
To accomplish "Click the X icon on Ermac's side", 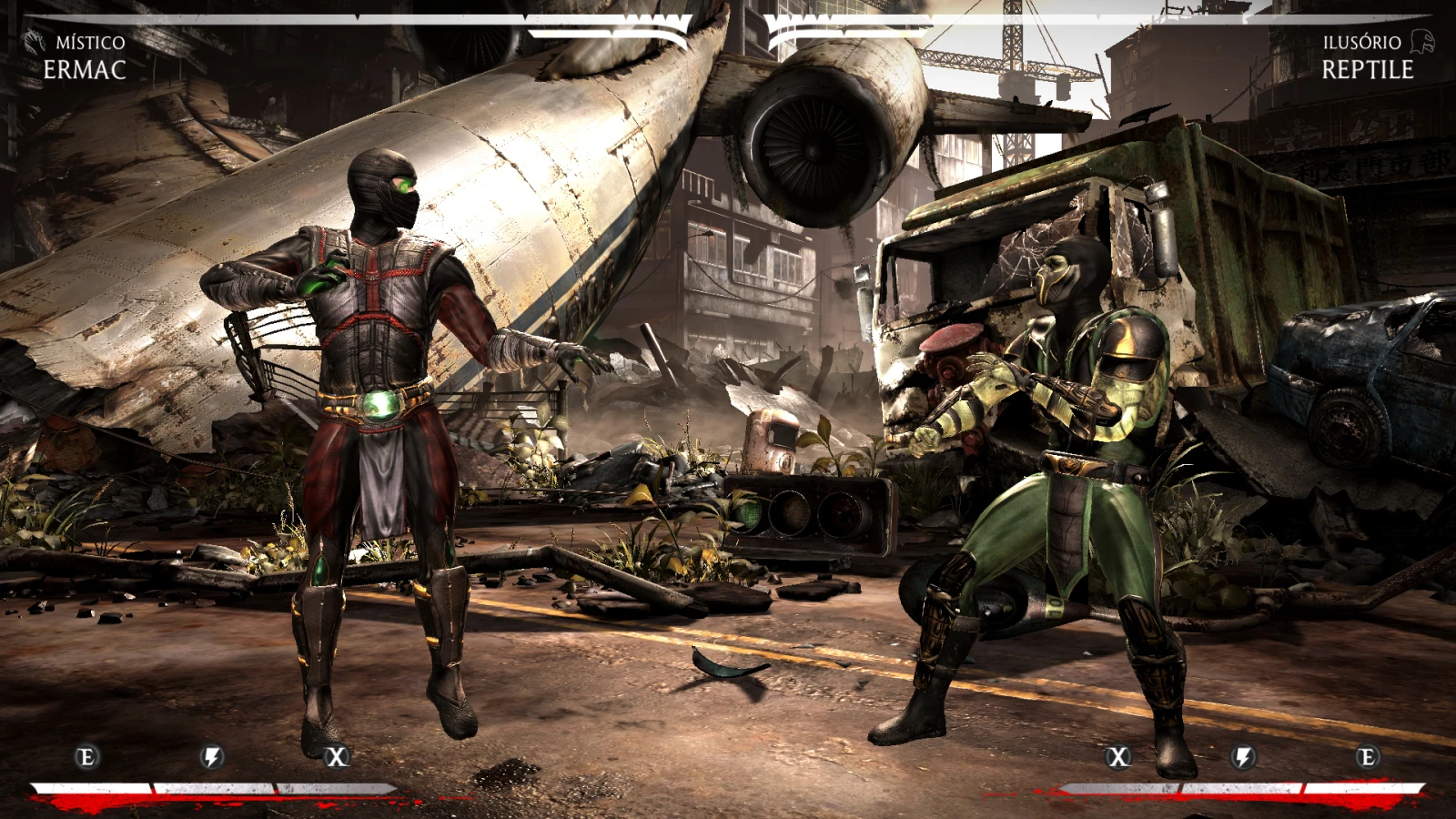I will coord(337,756).
